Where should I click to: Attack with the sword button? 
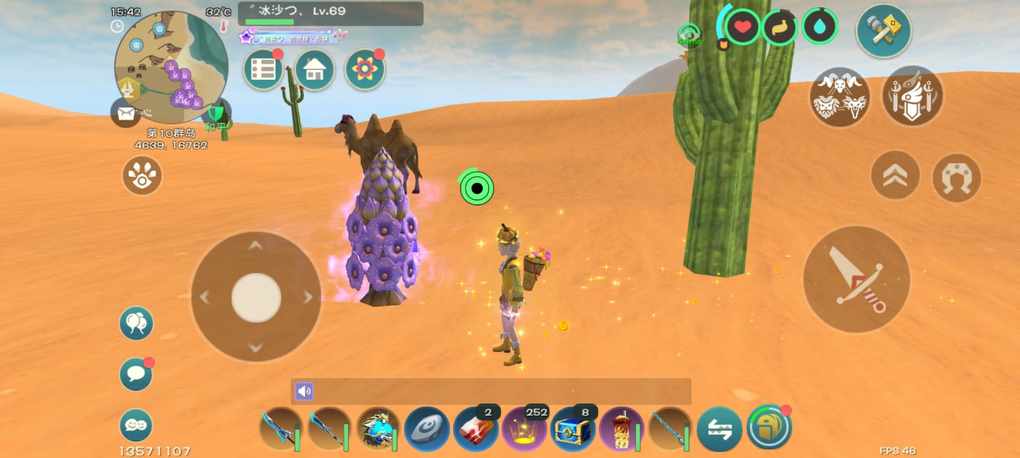pos(856,279)
